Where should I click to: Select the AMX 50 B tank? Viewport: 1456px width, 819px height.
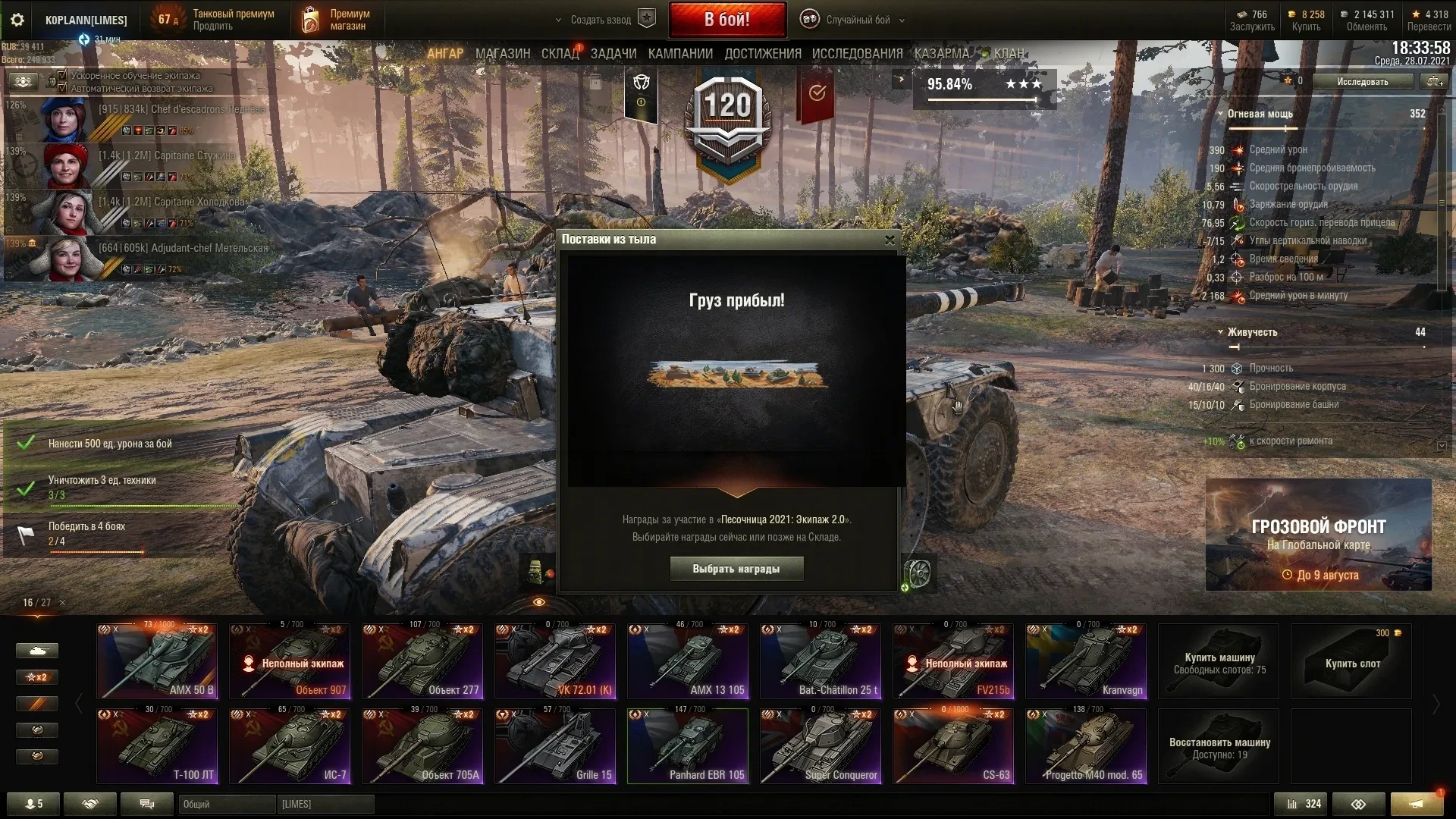tap(157, 661)
